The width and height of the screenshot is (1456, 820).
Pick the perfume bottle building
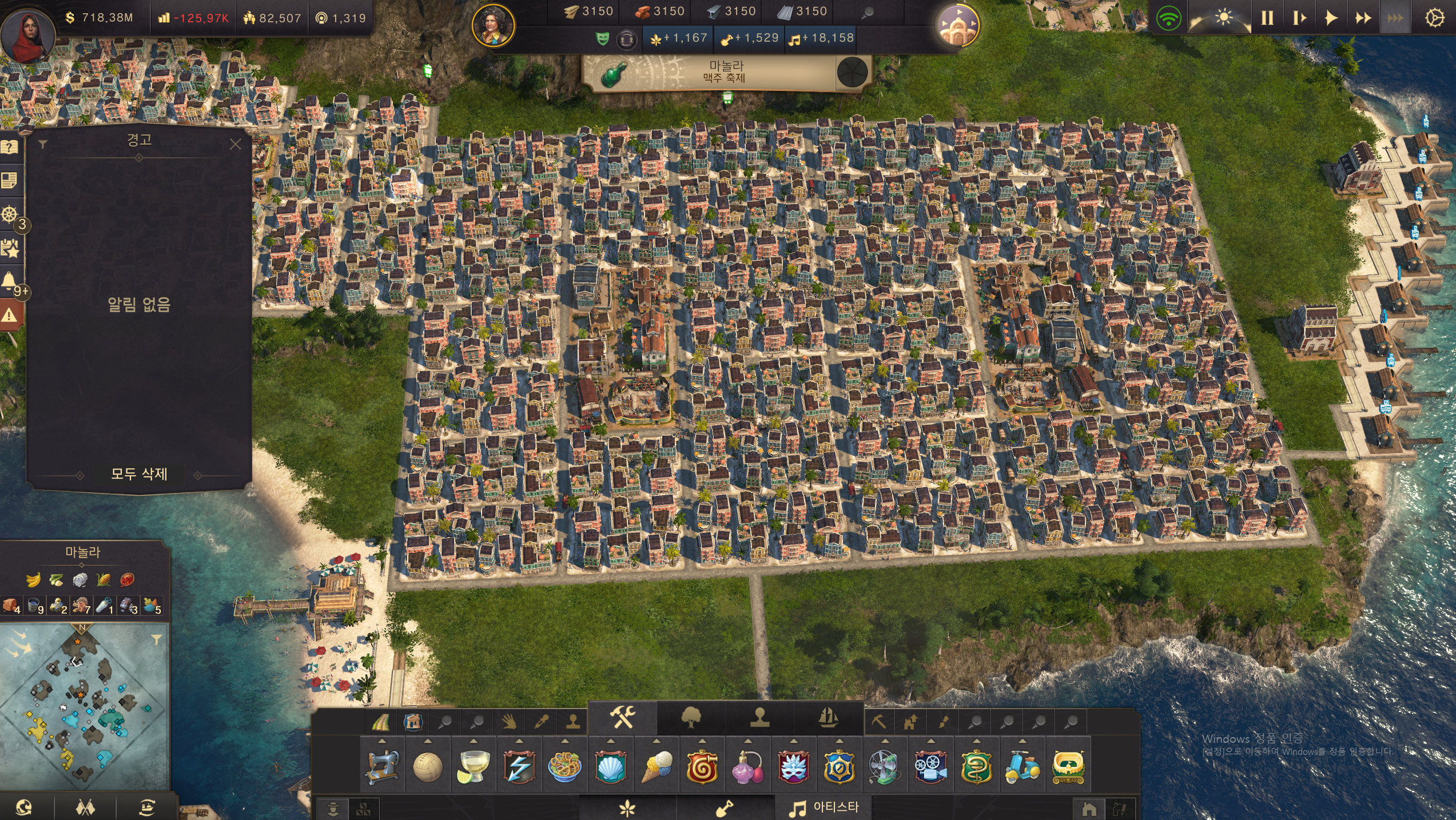[747, 766]
